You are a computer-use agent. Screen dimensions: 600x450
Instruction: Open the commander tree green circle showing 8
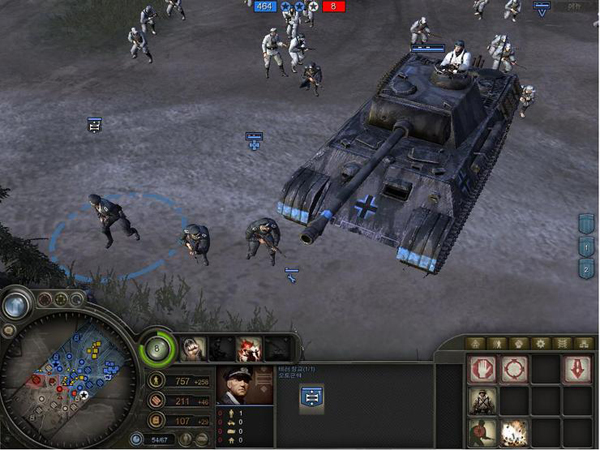(x=157, y=349)
